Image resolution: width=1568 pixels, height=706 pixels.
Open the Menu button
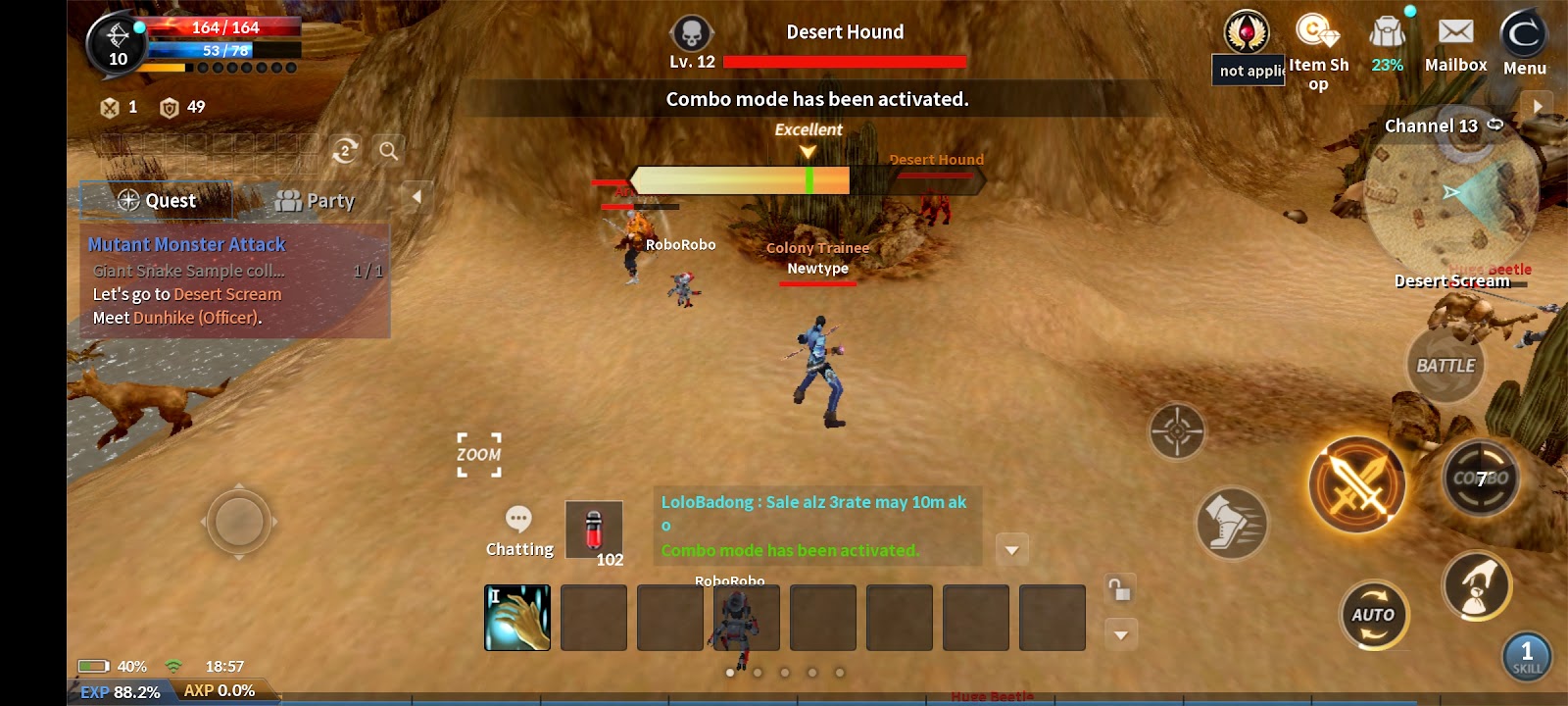pyautogui.click(x=1523, y=43)
